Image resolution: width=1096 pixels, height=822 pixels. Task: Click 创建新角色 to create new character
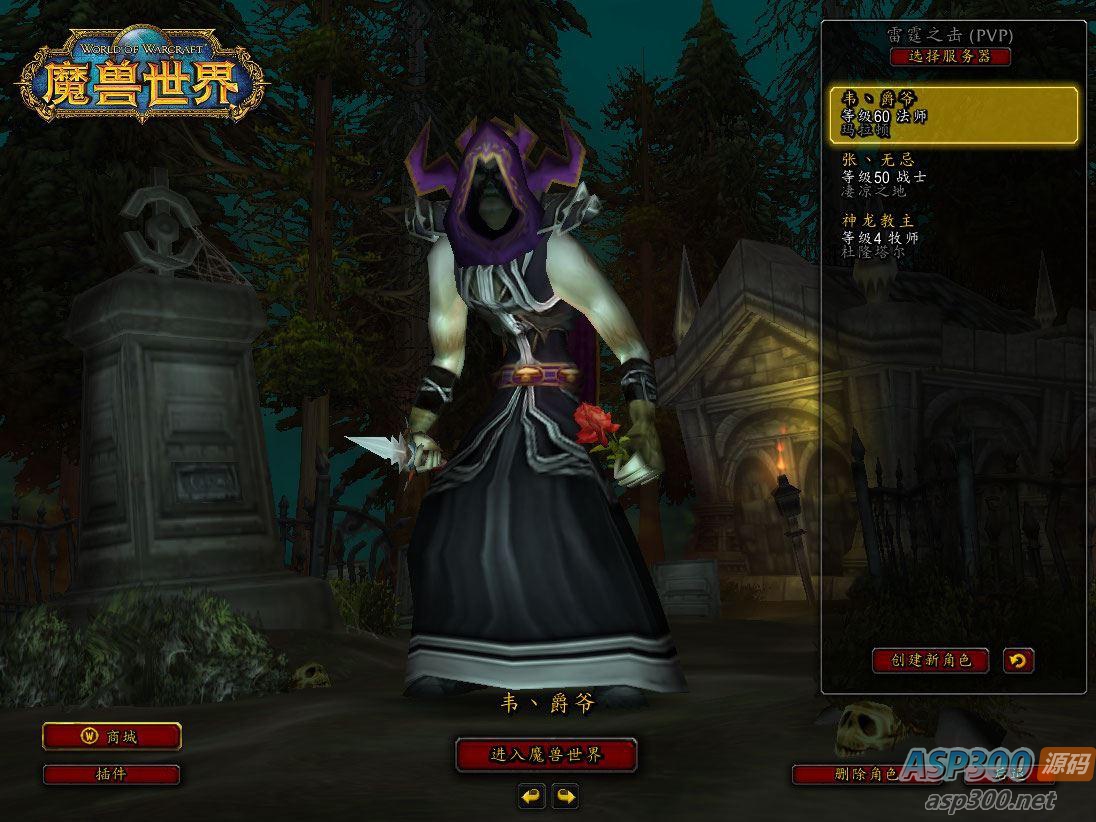pyautogui.click(x=930, y=660)
